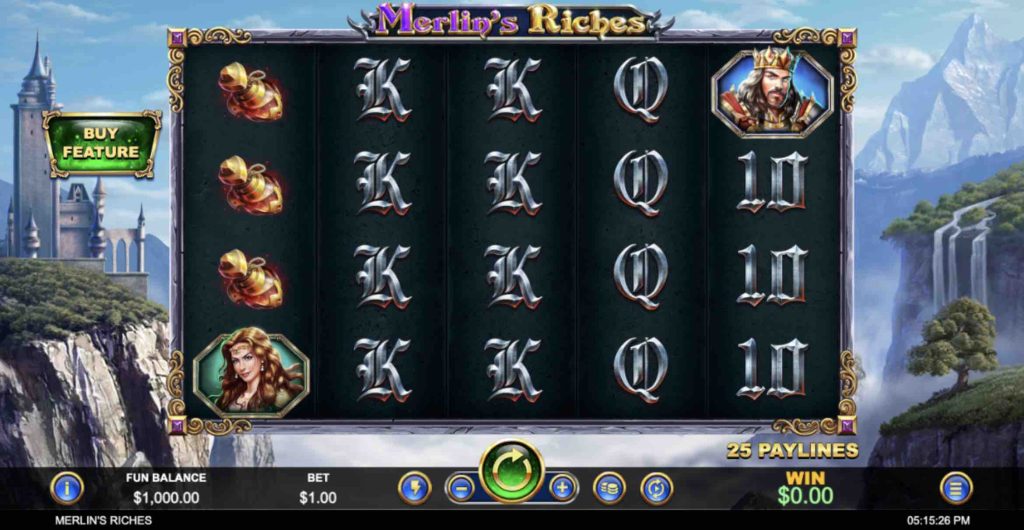Open the hamburger menu button
This screenshot has width=1024, height=530.
(x=956, y=488)
